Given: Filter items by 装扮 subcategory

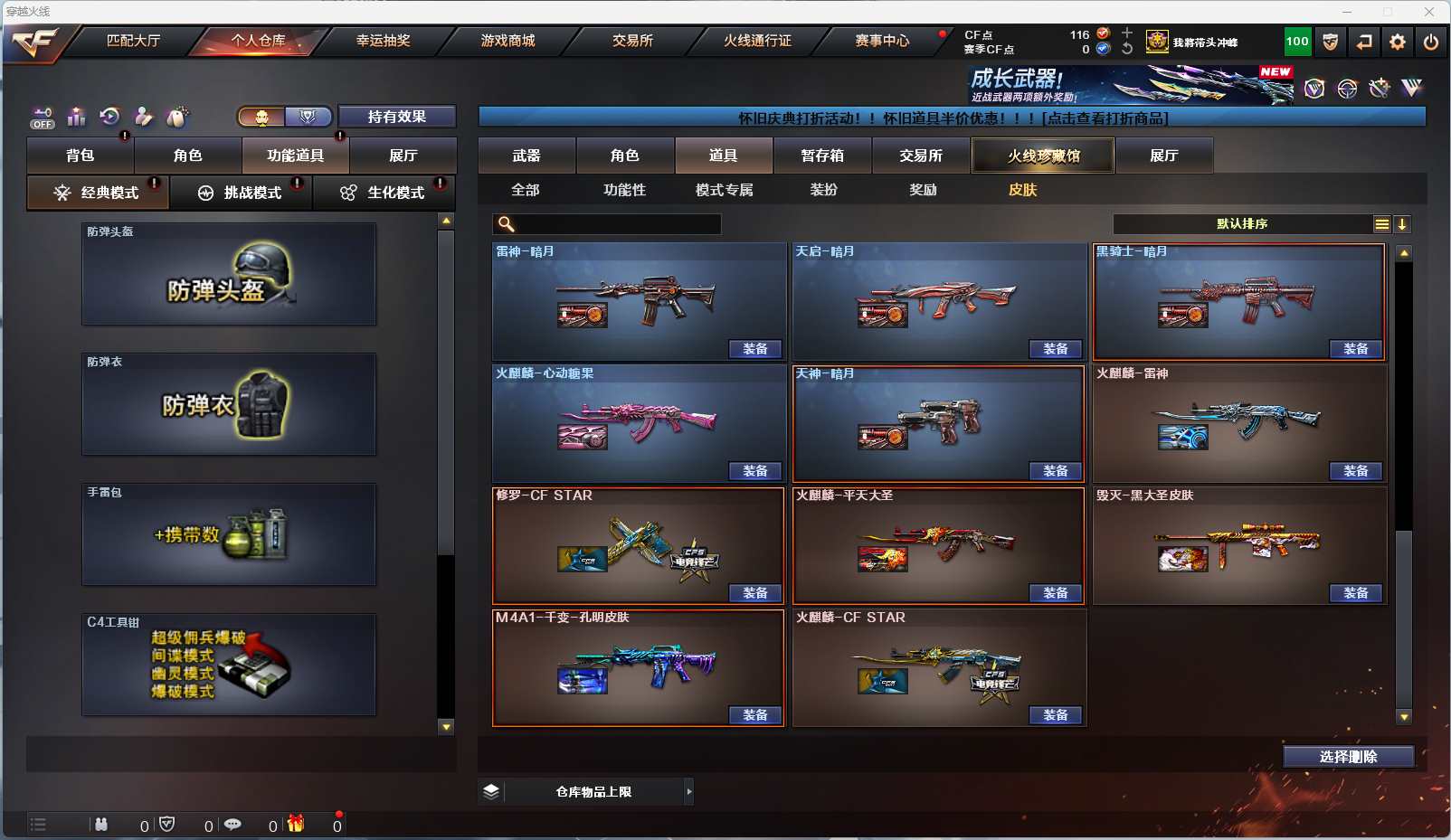Looking at the screenshot, I should 823,190.
